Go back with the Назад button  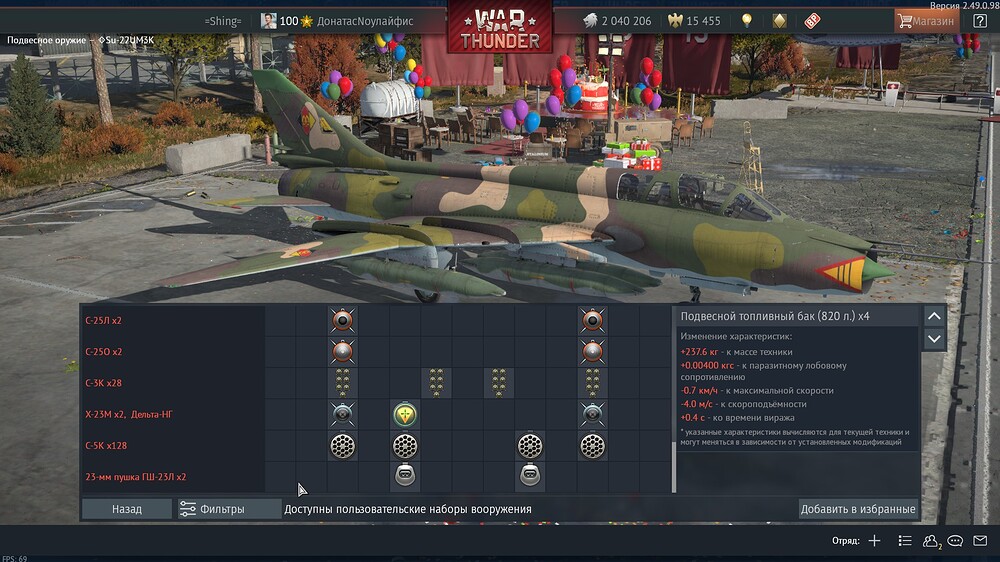(x=127, y=509)
